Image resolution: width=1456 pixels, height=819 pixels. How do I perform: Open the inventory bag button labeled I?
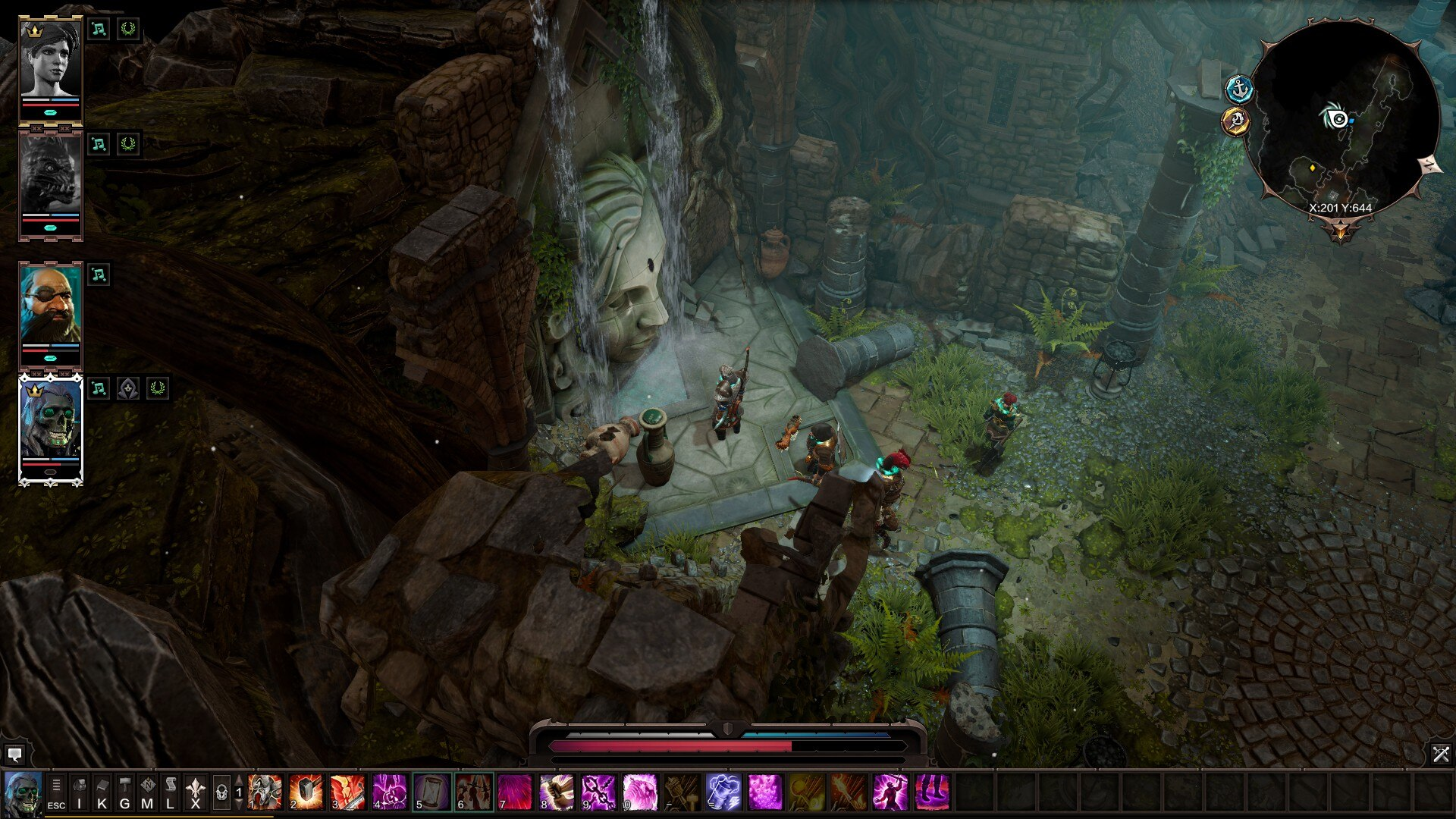(79, 792)
